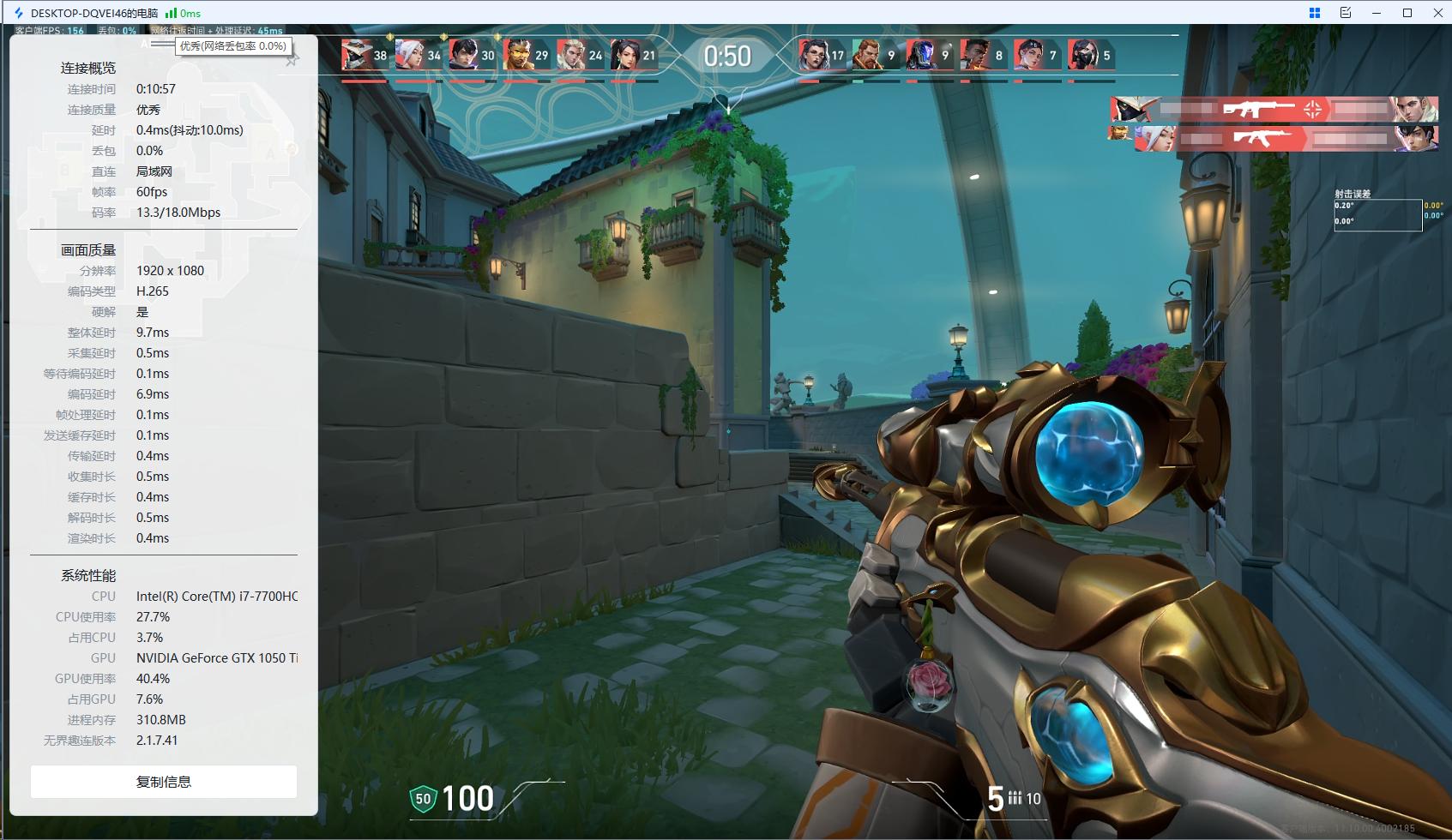Pin the connection stats panel with the star
The width and height of the screenshot is (1452, 840).
tap(292, 59)
